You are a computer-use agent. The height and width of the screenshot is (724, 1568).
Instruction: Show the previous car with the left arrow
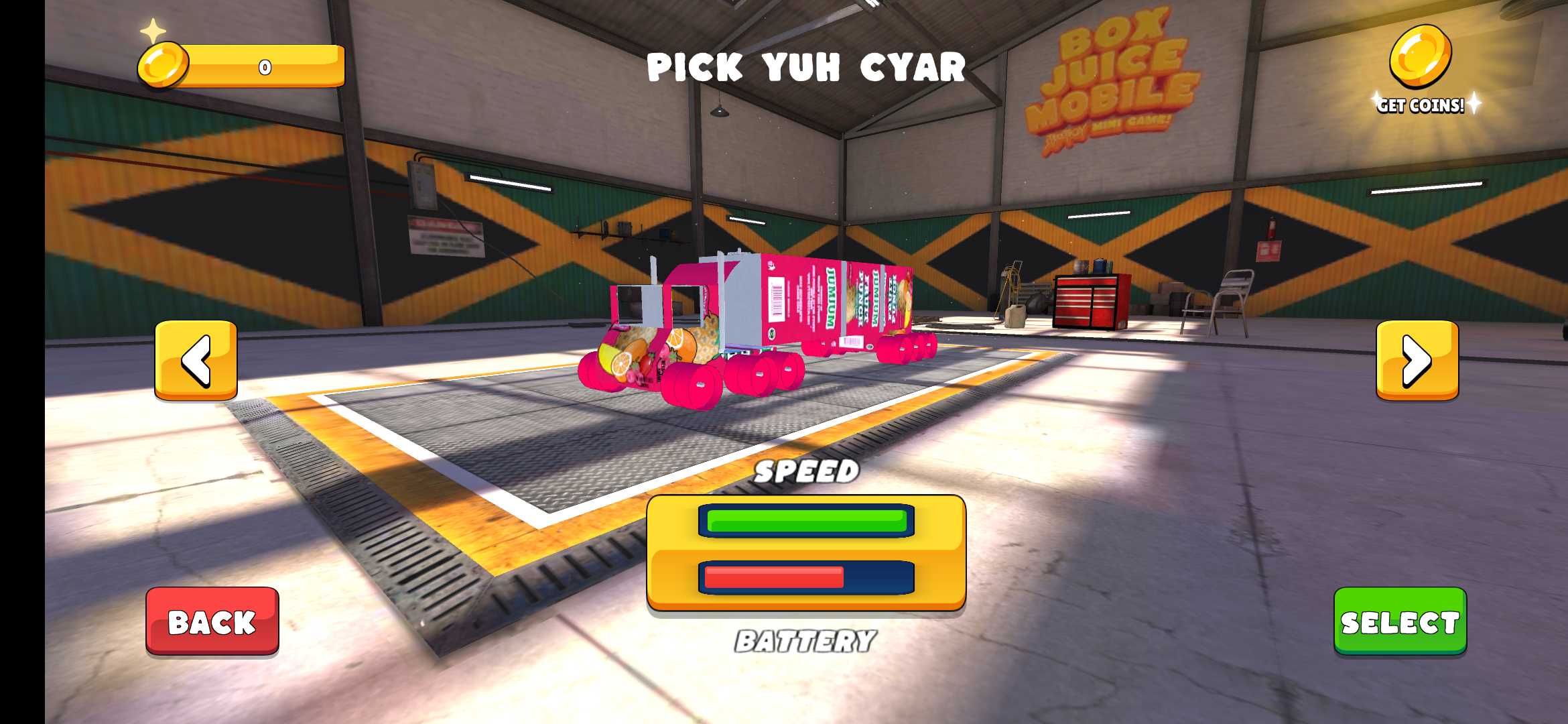click(196, 360)
